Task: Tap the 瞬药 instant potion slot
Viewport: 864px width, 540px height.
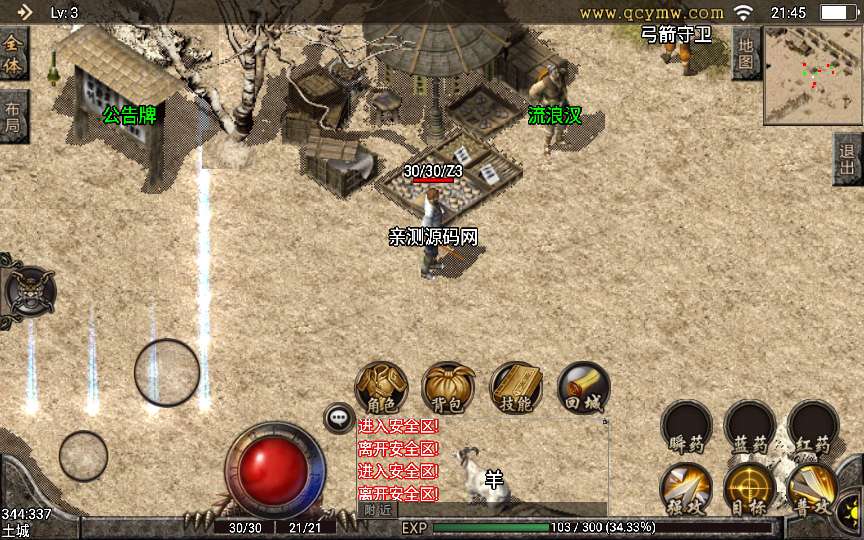Action: point(687,426)
